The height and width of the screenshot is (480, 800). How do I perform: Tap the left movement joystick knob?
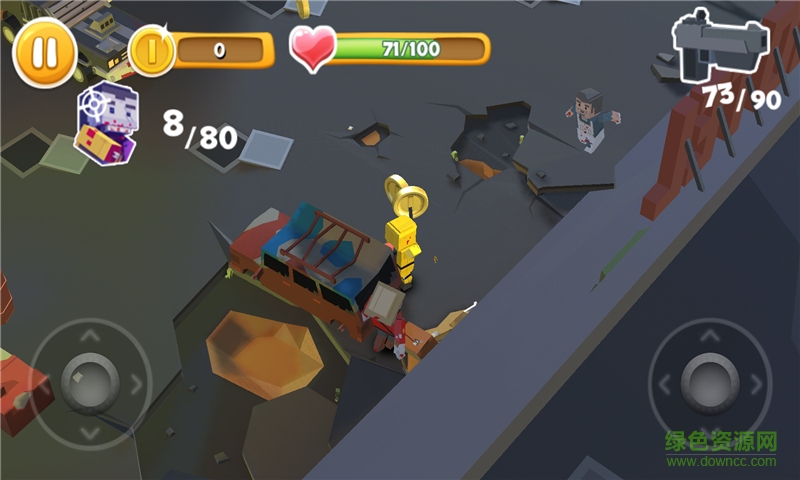pyautogui.click(x=89, y=381)
